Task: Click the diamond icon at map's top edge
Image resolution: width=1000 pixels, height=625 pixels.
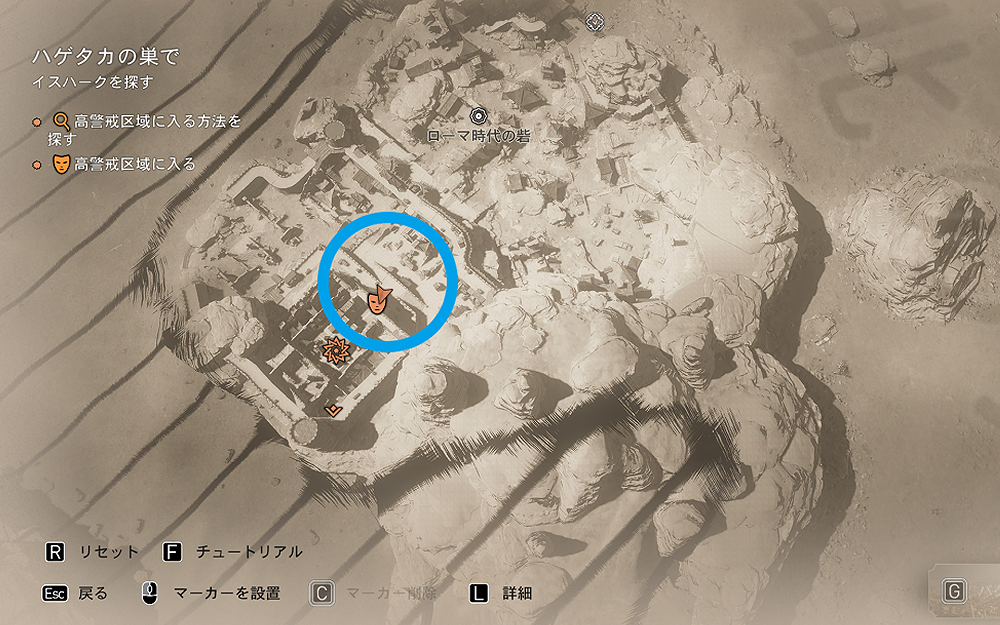Action: point(595,20)
